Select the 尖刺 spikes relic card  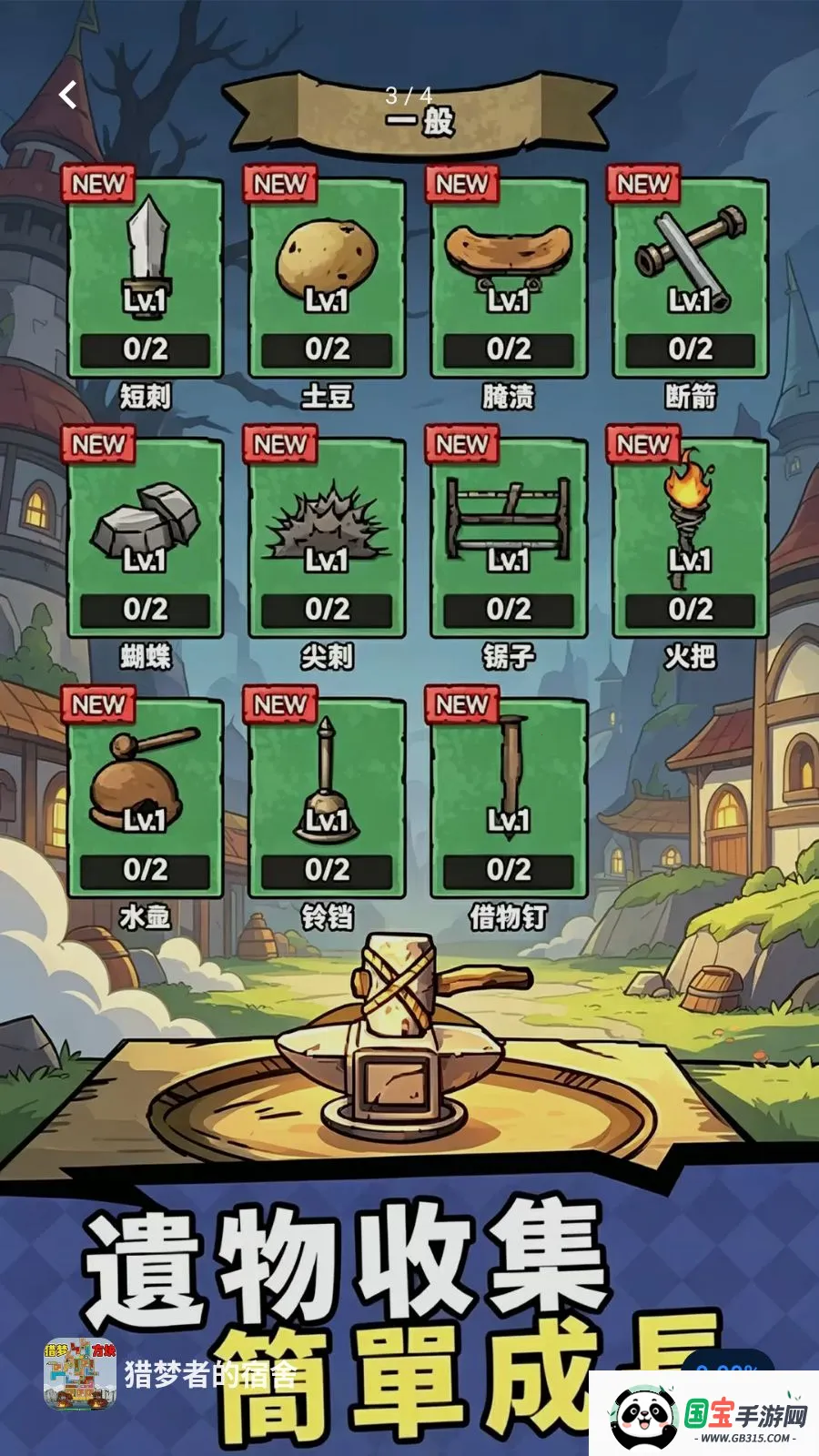pyautogui.click(x=327, y=539)
